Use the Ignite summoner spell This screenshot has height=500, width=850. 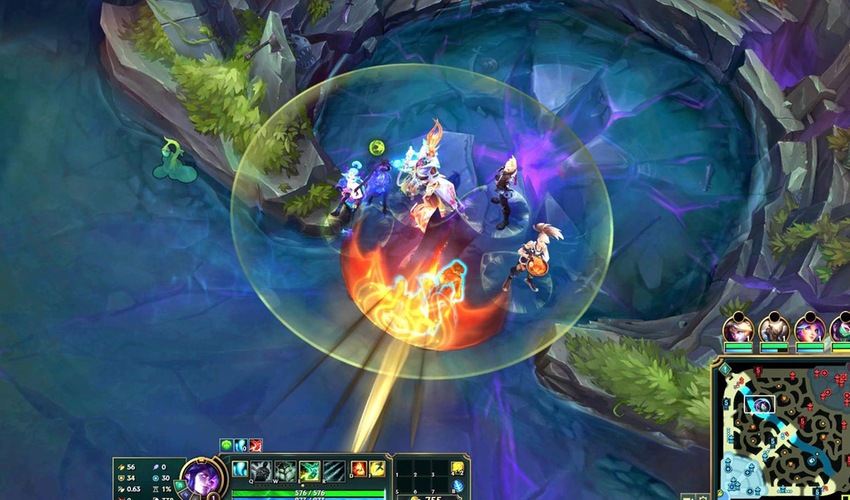[x=358, y=469]
